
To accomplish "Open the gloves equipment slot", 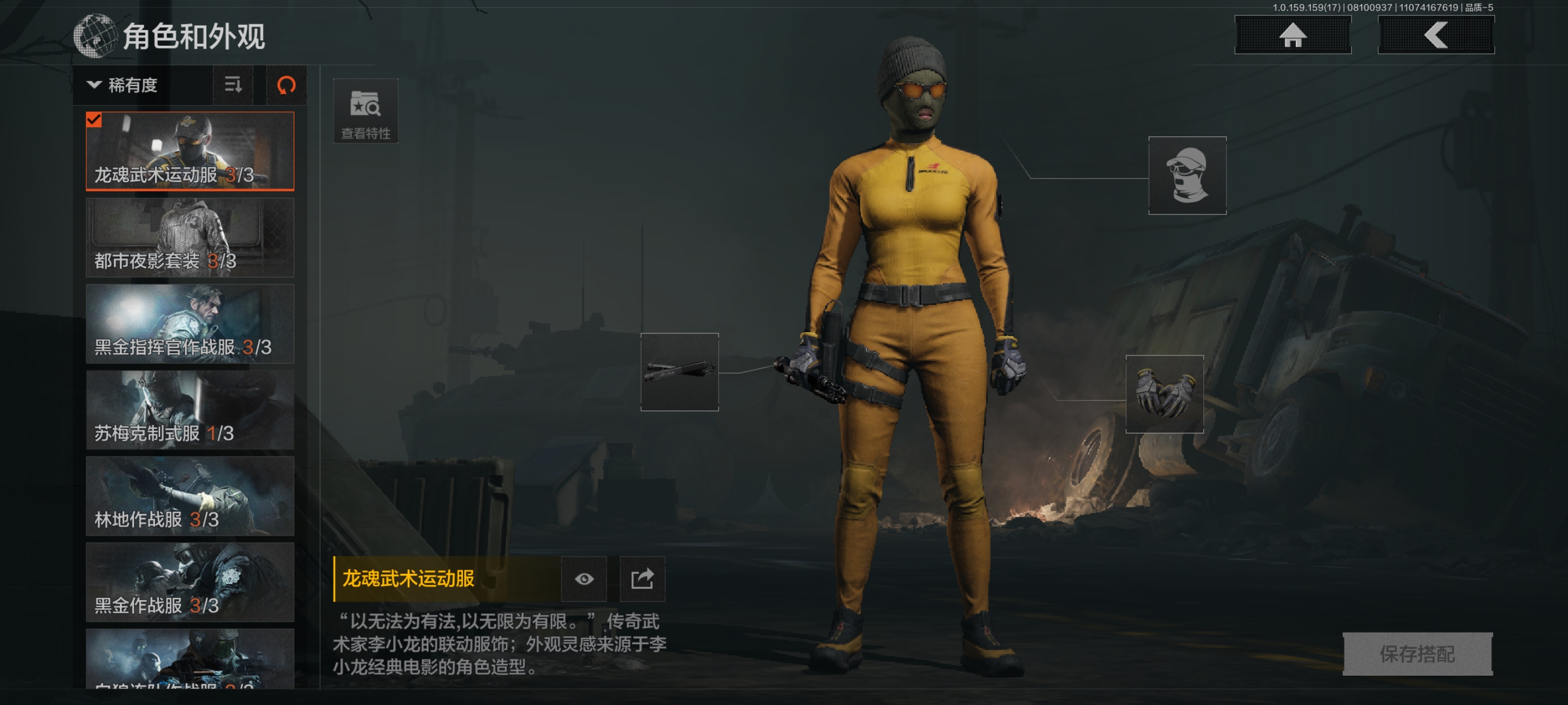I will pyautogui.click(x=1164, y=394).
